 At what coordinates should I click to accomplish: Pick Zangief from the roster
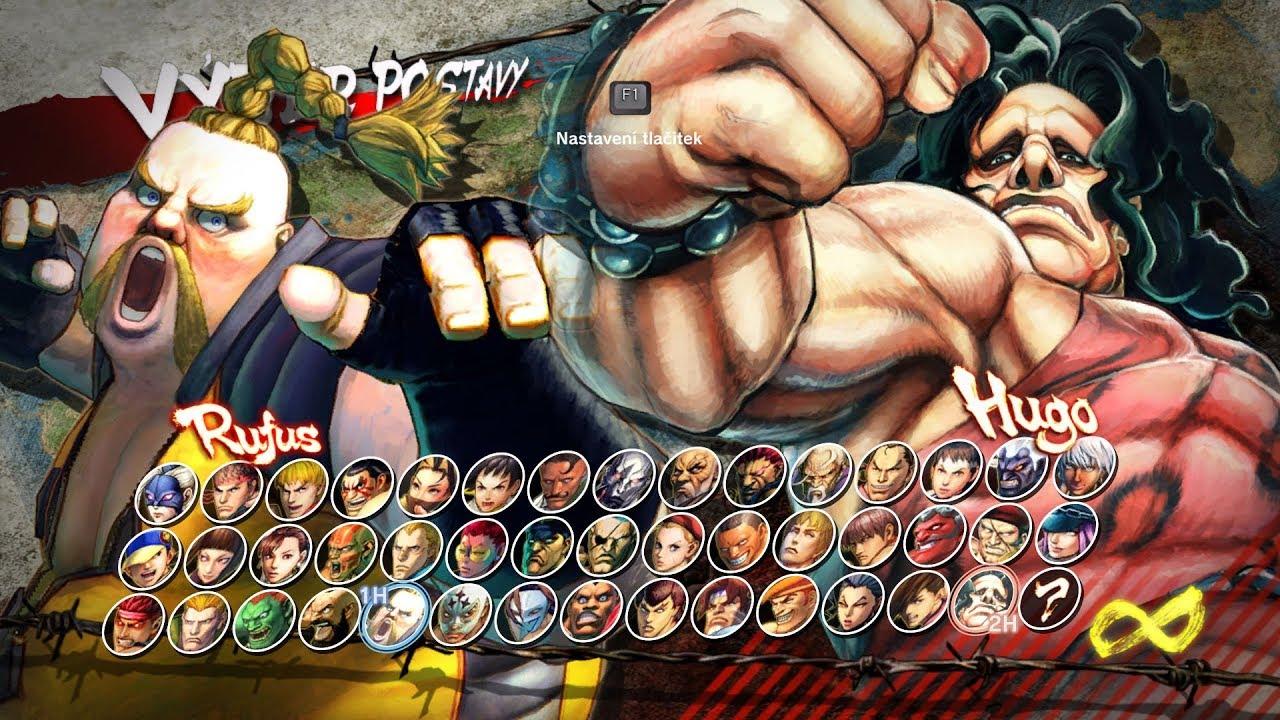click(329, 616)
